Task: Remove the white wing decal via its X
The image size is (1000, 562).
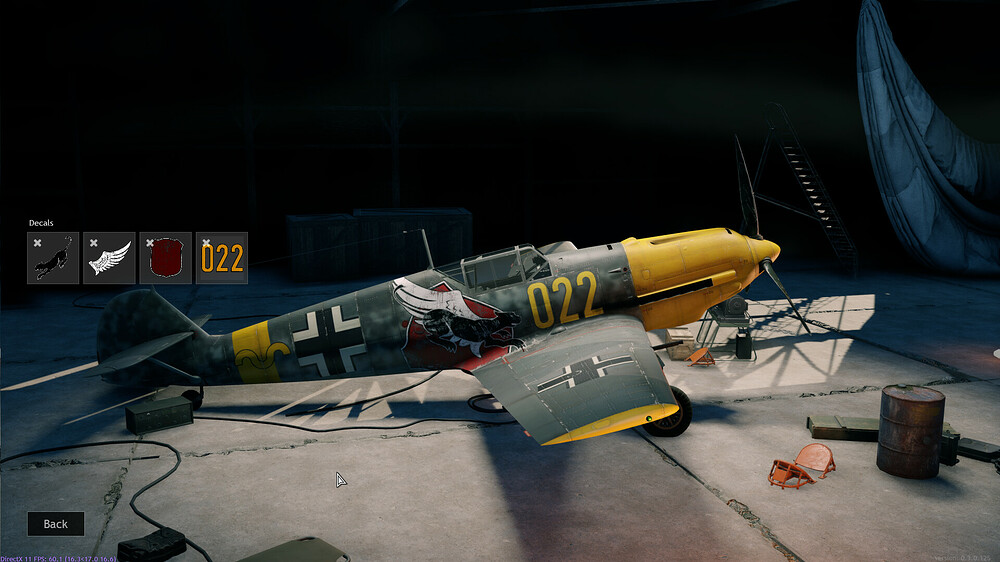Action: click(93, 242)
